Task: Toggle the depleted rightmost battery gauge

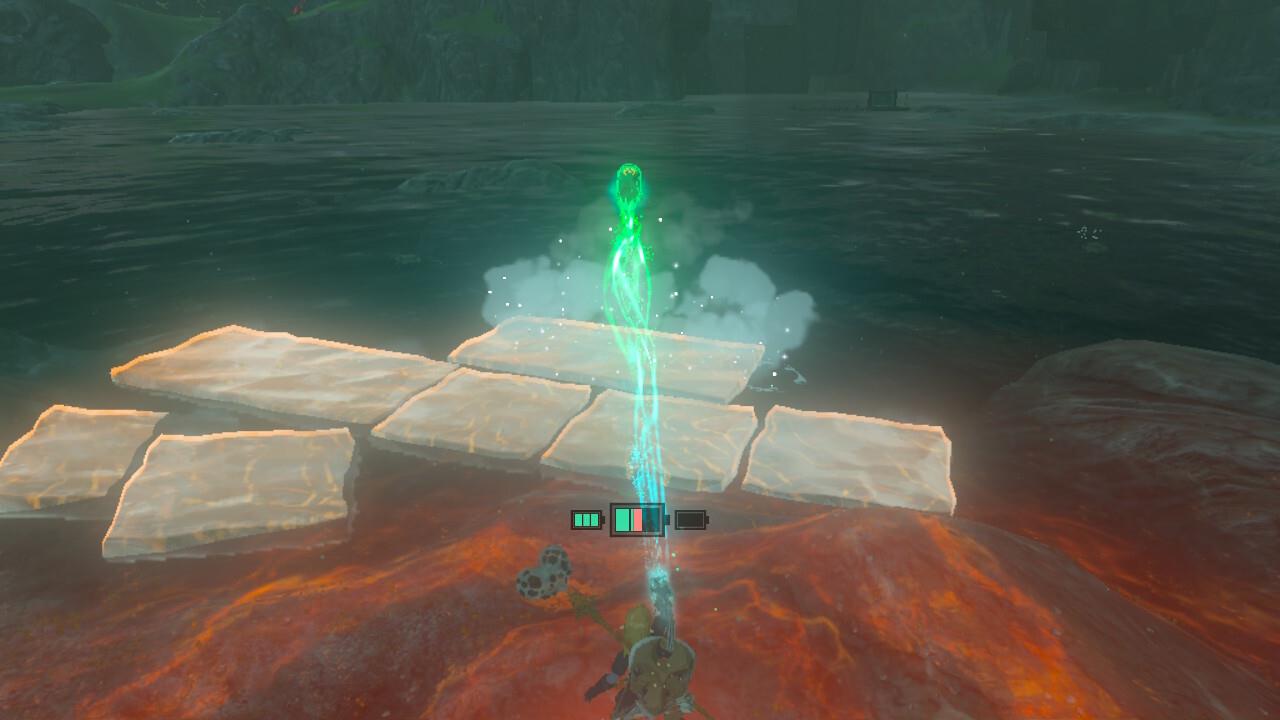Action: tap(691, 520)
